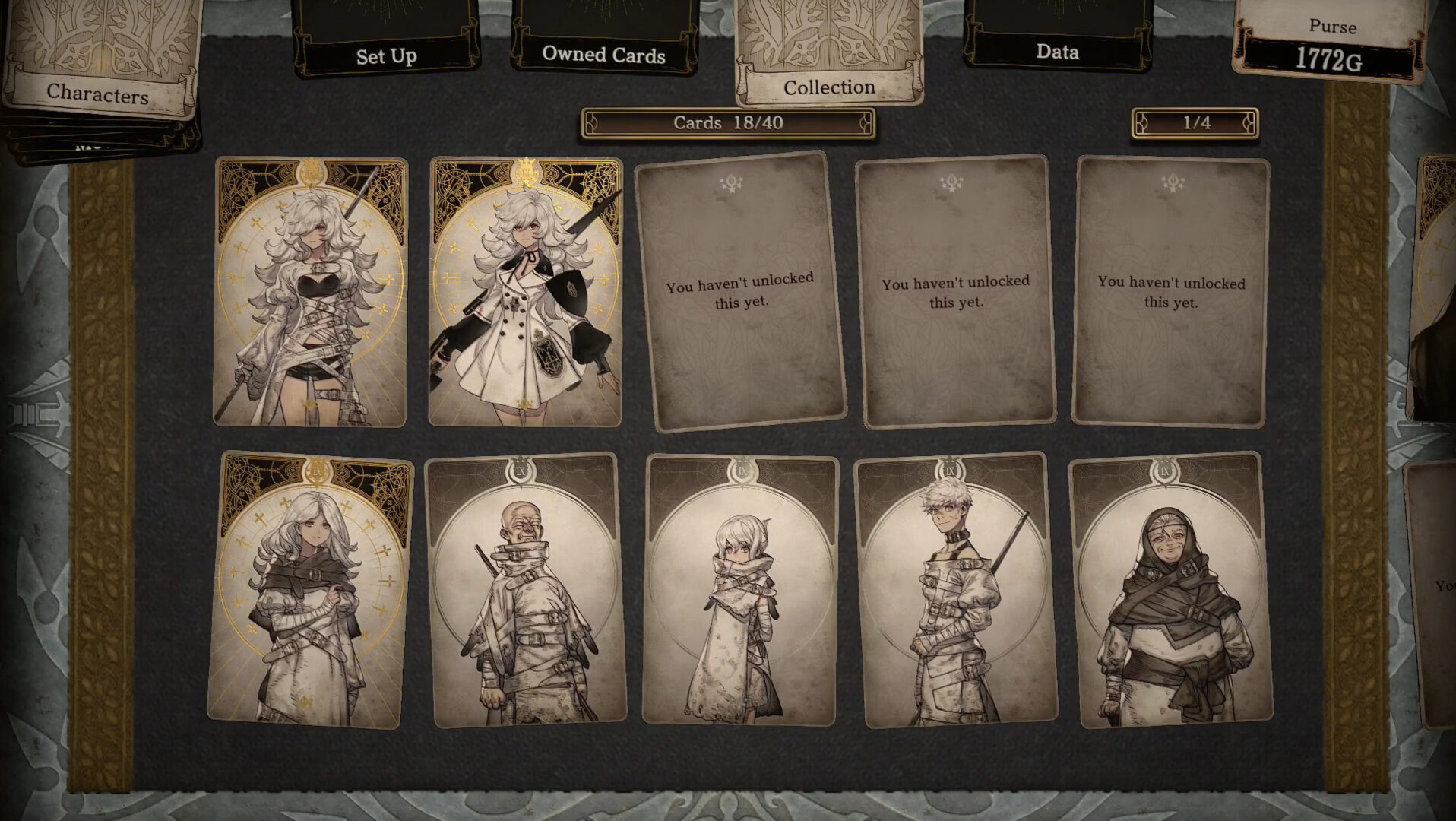Screen dimensions: 1456x821
Task: Select the bald old man card
Action: pyautogui.click(x=527, y=590)
